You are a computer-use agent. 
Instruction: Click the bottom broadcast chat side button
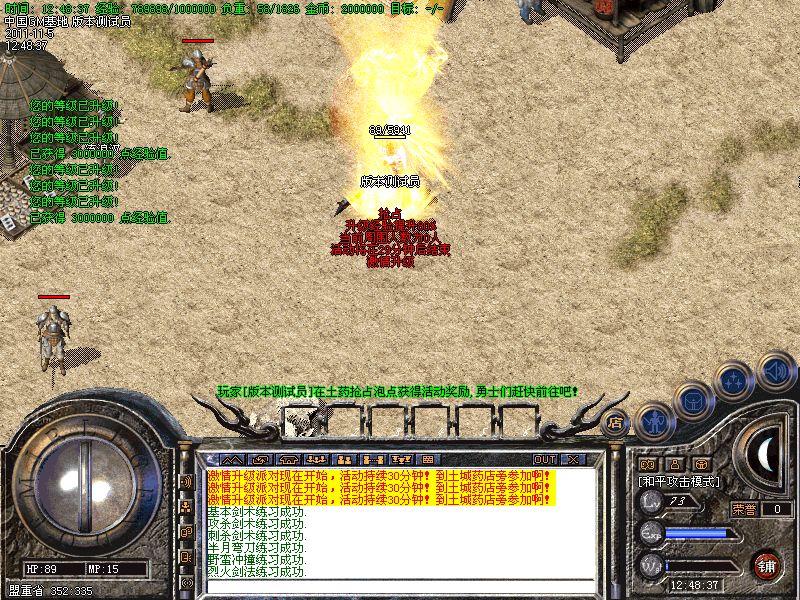[186, 582]
